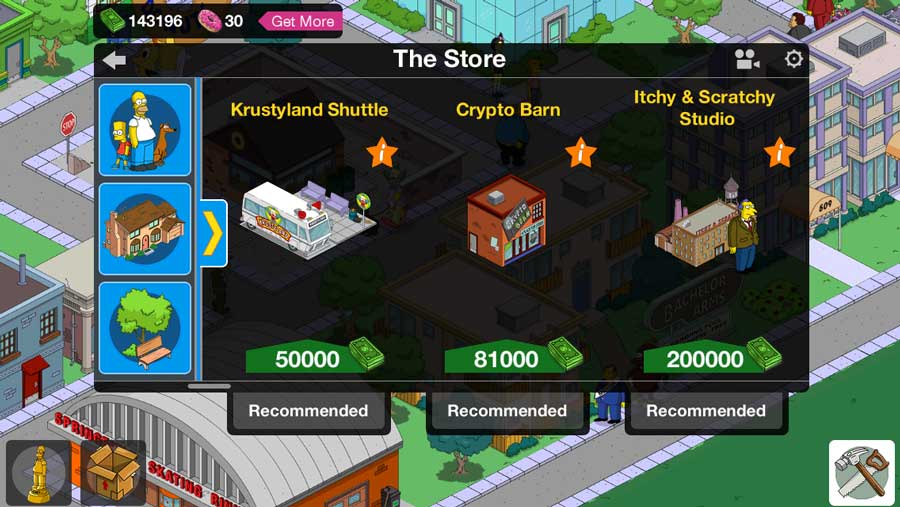
Task: Expand the yellow chevron side panel
Action: tap(214, 233)
